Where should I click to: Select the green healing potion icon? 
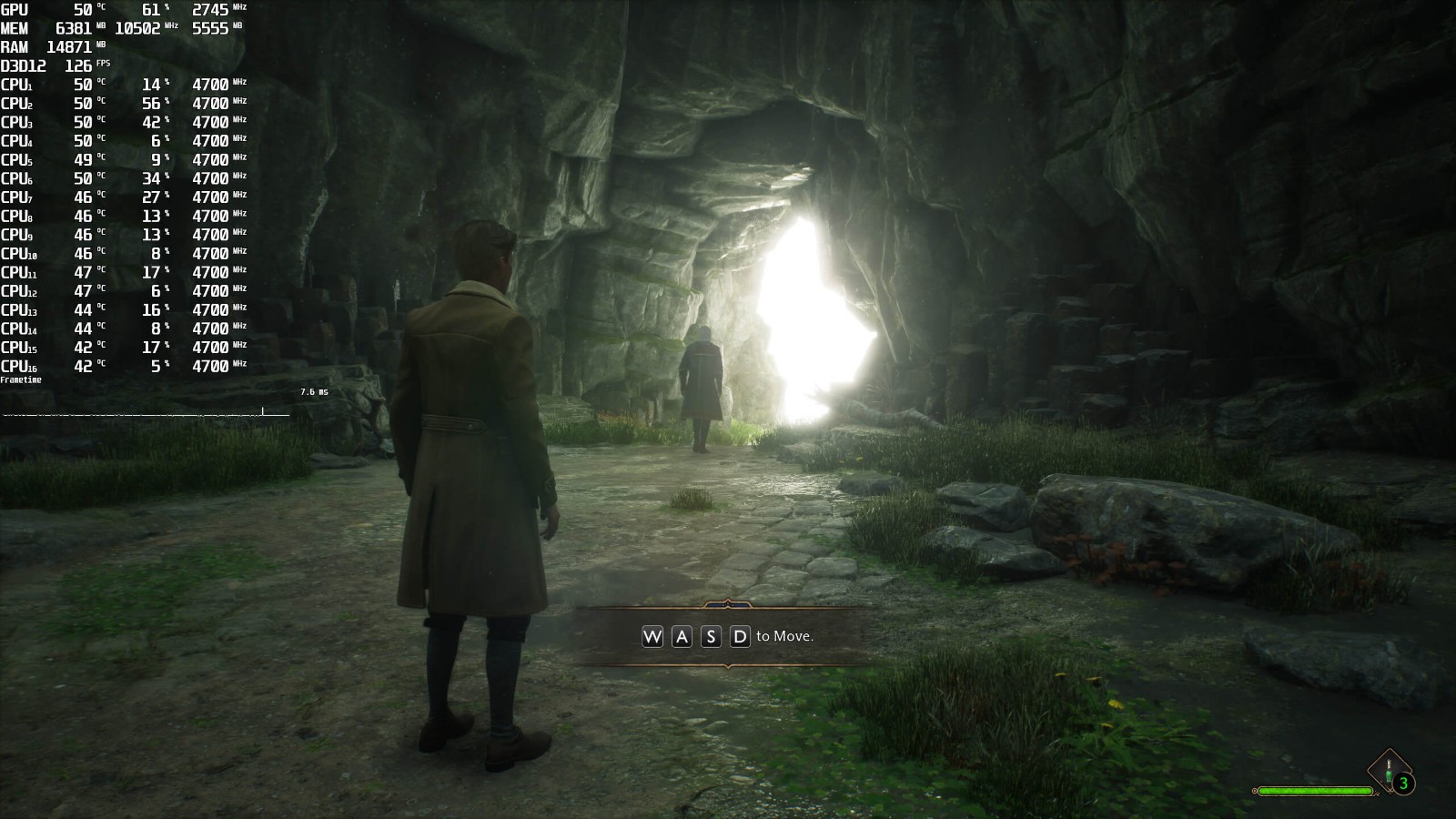point(1389,772)
